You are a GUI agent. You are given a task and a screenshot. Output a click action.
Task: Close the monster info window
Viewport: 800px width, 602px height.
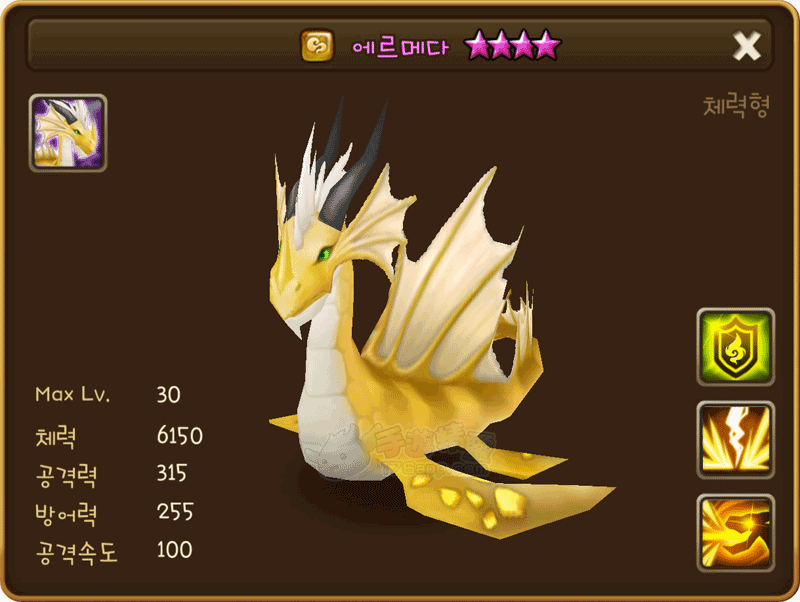point(747,45)
